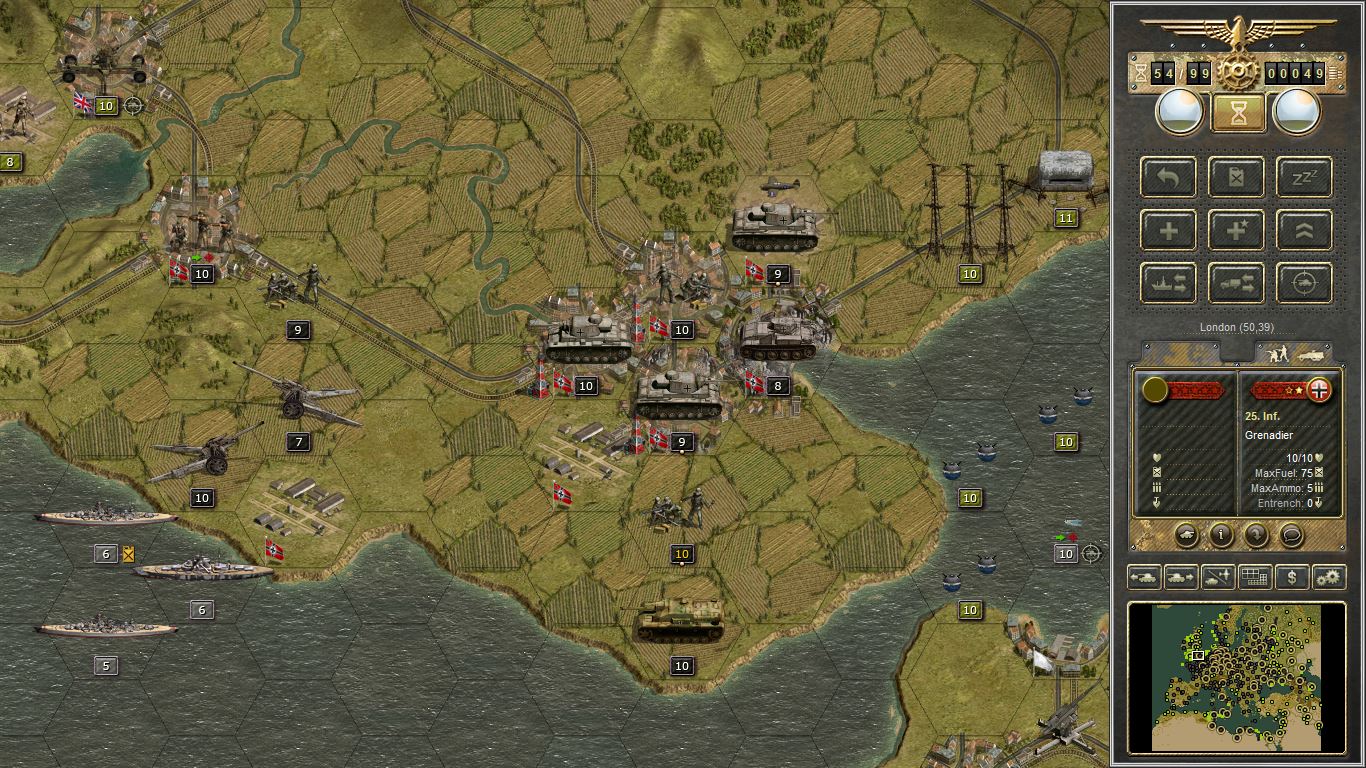Screen dimensions: 1366x768
Task: Click the ship embark button
Action: 1168,283
